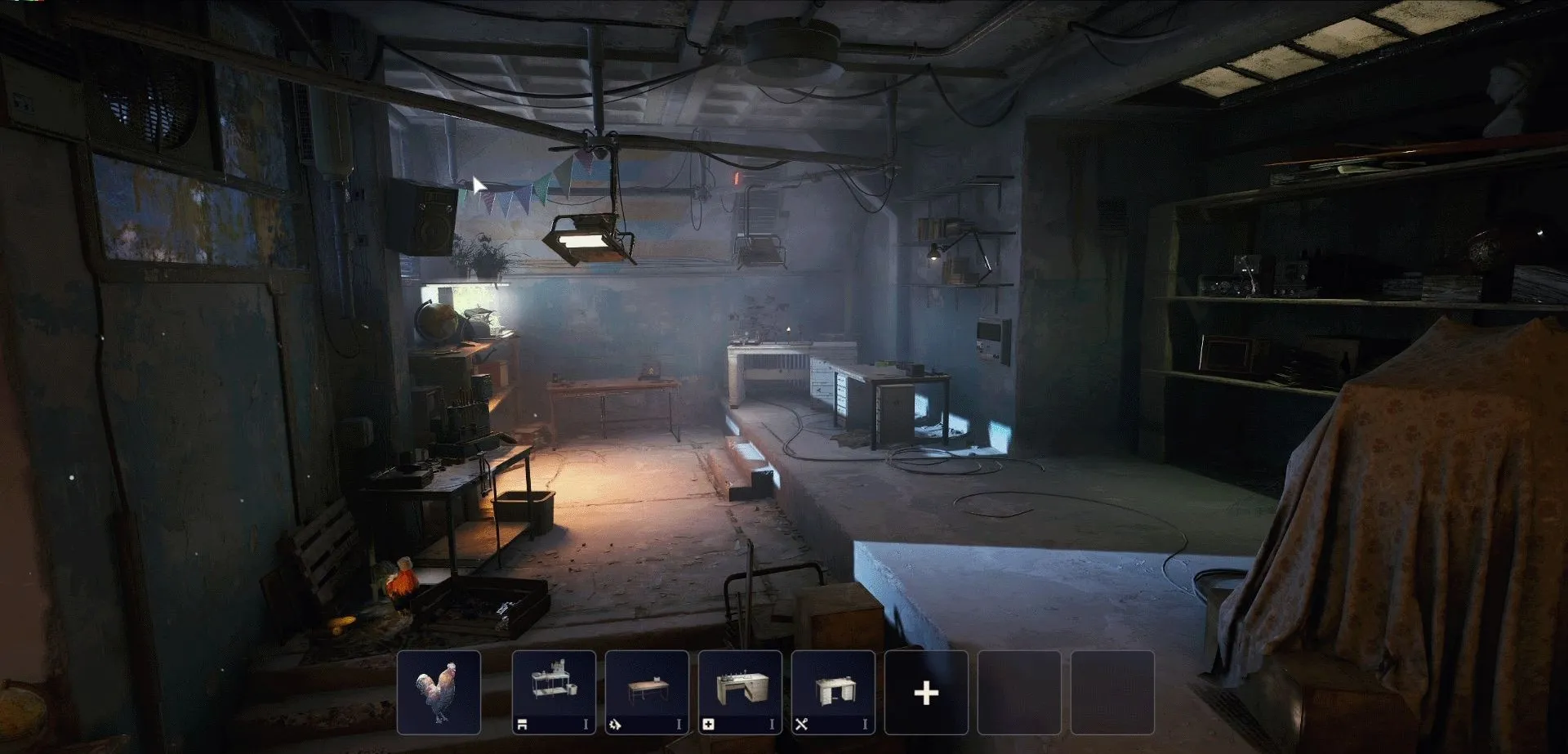The width and height of the screenshot is (1568, 754).
Task: Click the stool icon on the crafting station slot
Action: pyautogui.click(x=523, y=722)
